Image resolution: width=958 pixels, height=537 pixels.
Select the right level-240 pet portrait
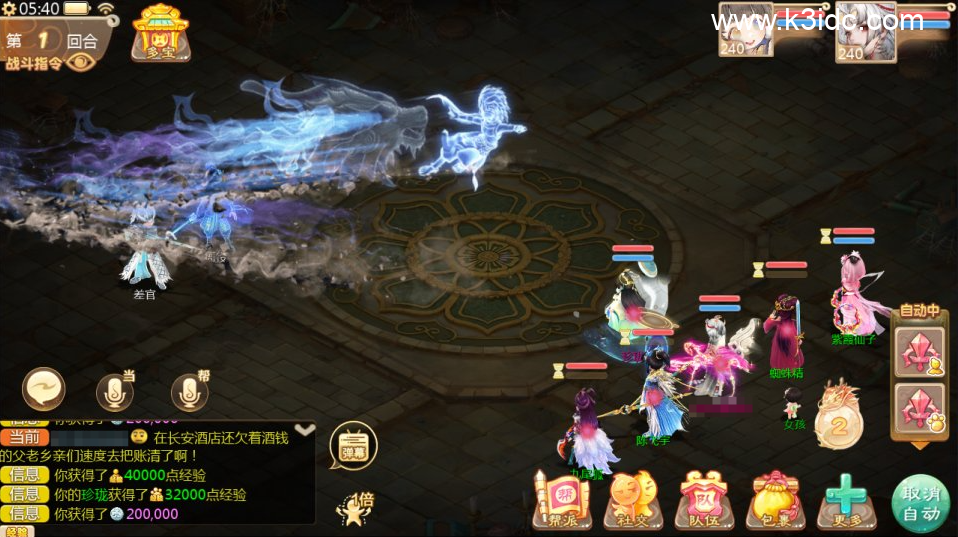(864, 32)
